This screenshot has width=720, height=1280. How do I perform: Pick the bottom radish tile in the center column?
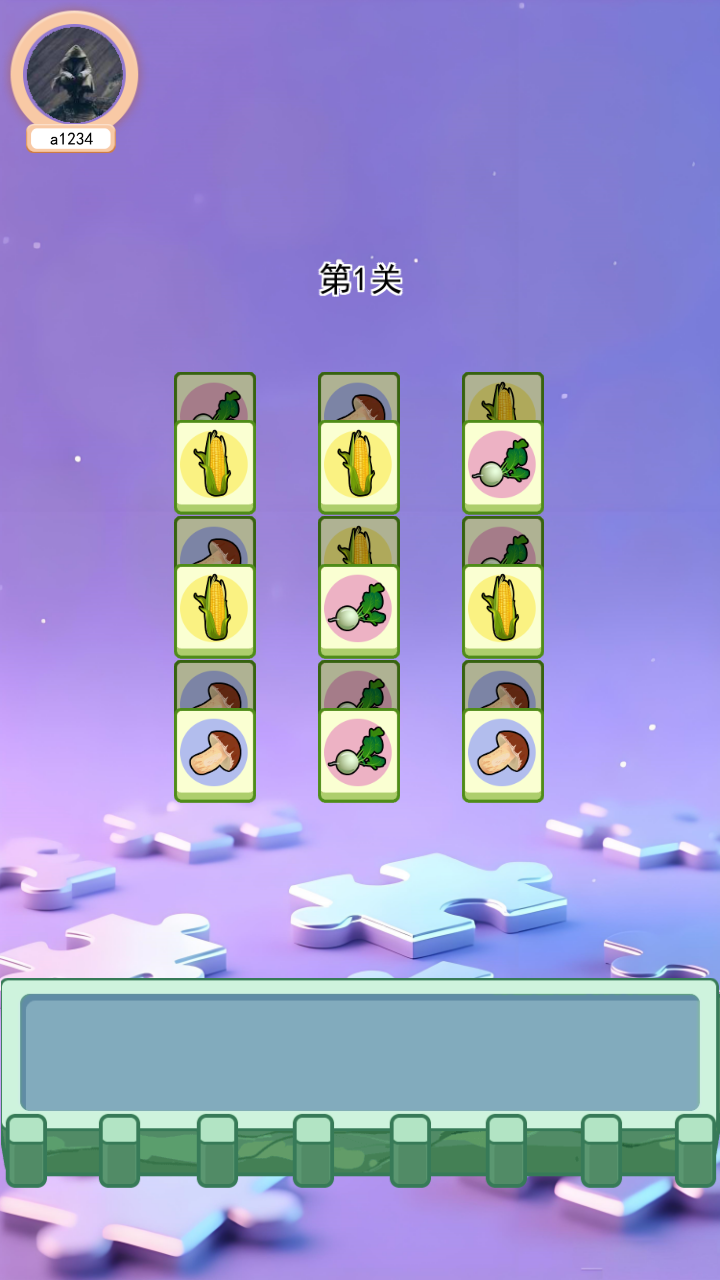pyautogui.click(x=359, y=754)
